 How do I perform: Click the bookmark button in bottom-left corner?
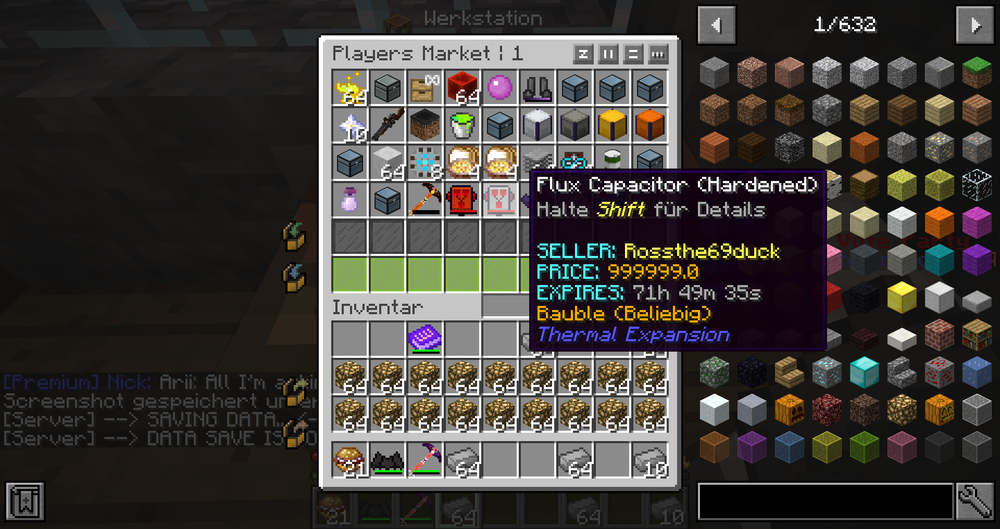(x=23, y=501)
